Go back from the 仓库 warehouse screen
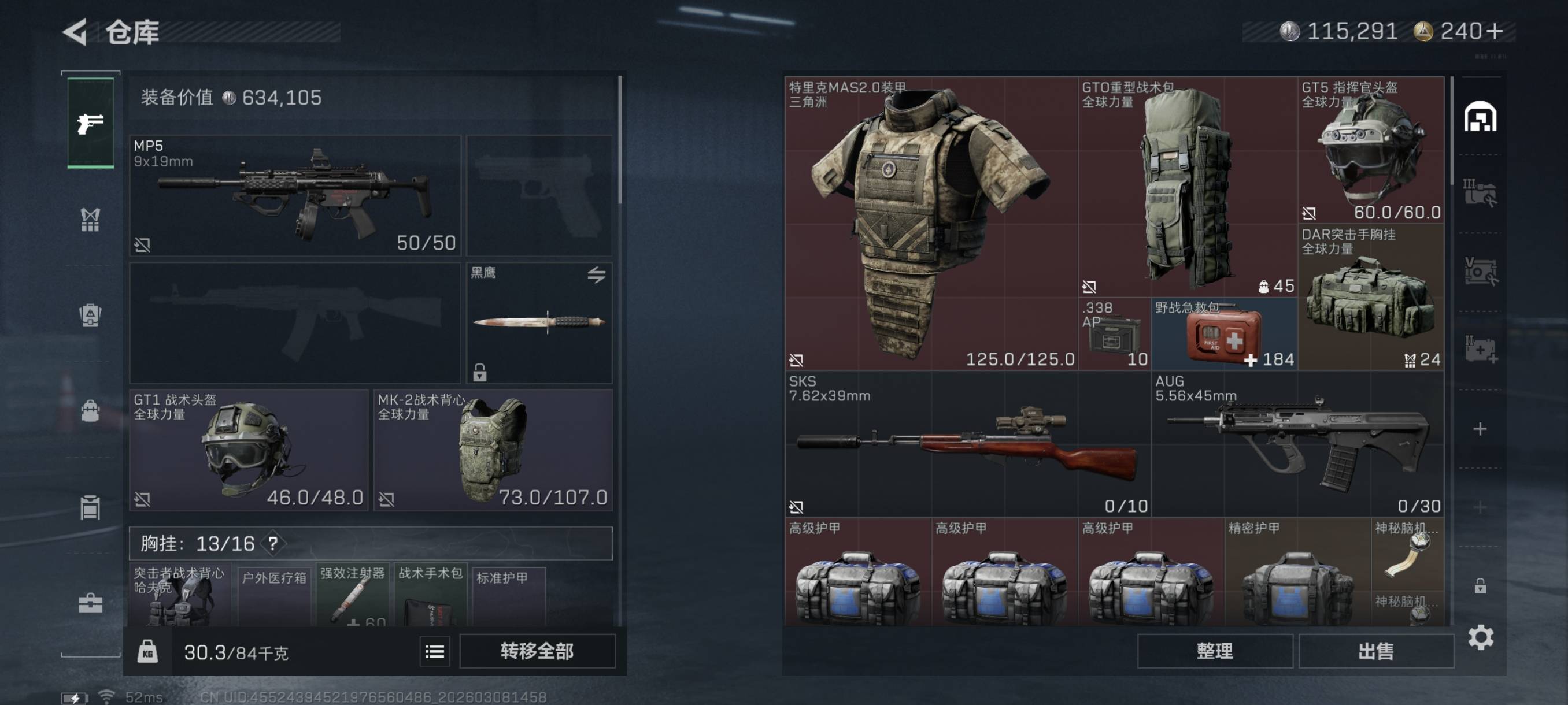 point(76,32)
